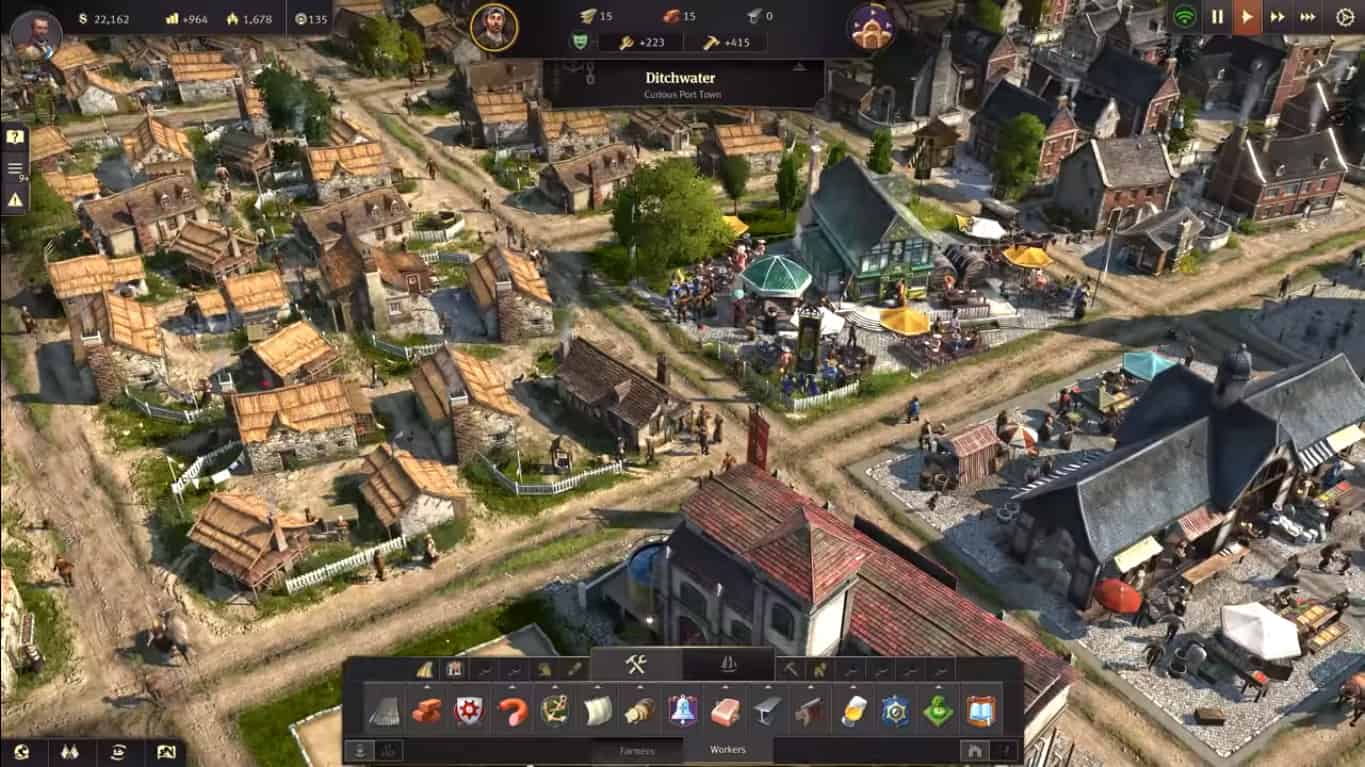
Task: Select the beer production building
Action: click(852, 711)
